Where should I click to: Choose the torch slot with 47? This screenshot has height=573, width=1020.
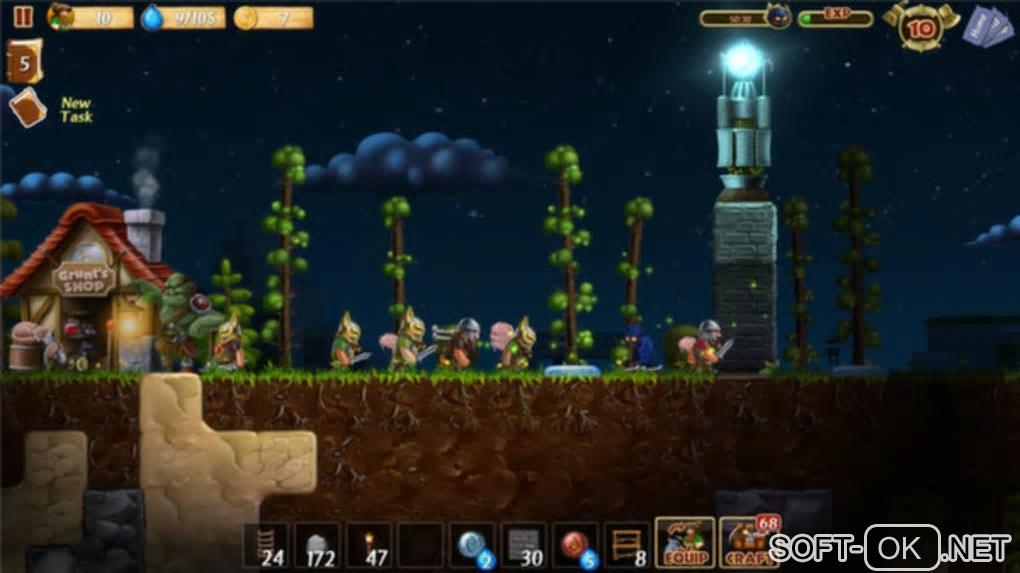(369, 545)
